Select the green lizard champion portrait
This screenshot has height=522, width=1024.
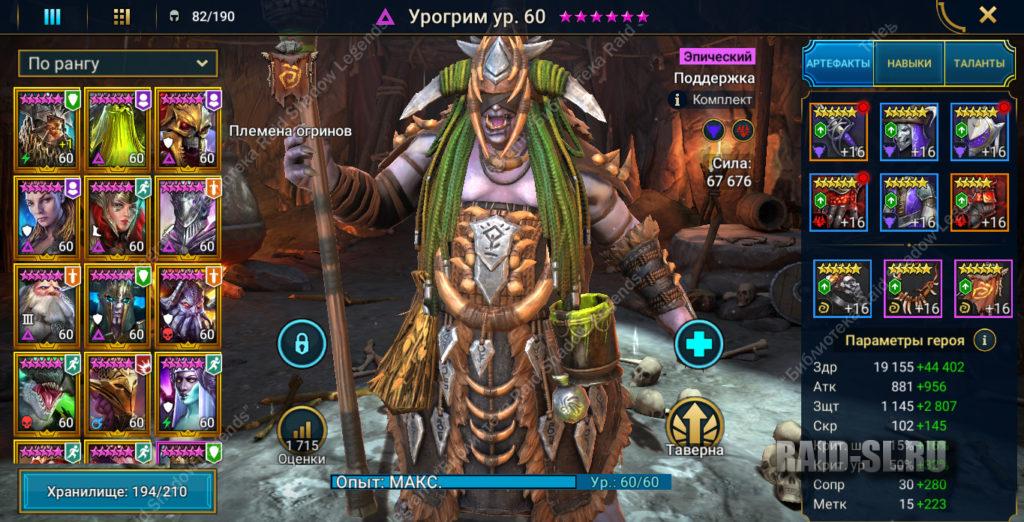point(47,392)
